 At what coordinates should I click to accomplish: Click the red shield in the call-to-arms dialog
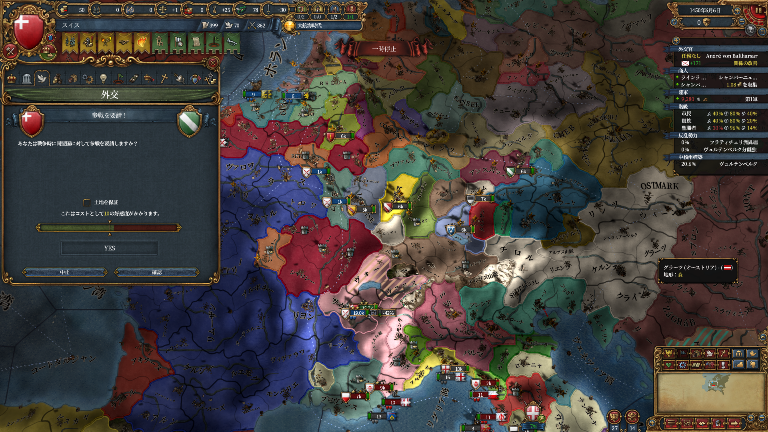(x=29, y=124)
